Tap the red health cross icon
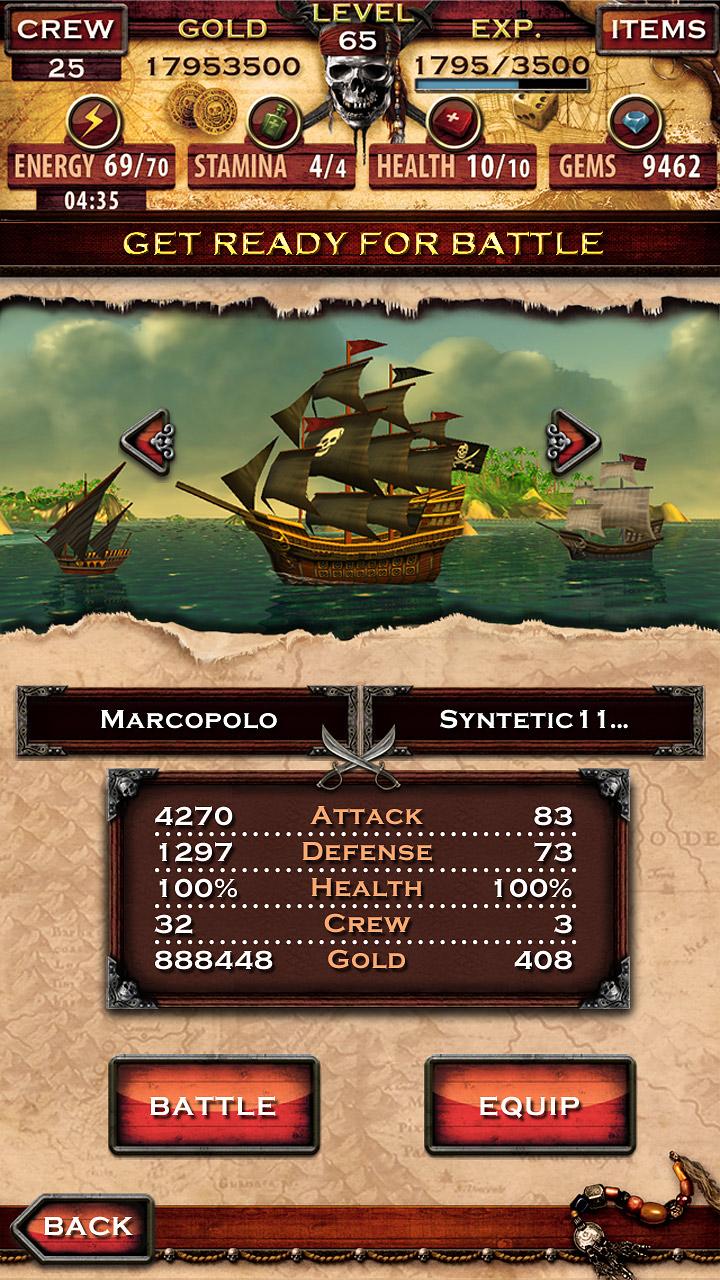Screen dimensions: 720x1280 pyautogui.click(x=454, y=123)
